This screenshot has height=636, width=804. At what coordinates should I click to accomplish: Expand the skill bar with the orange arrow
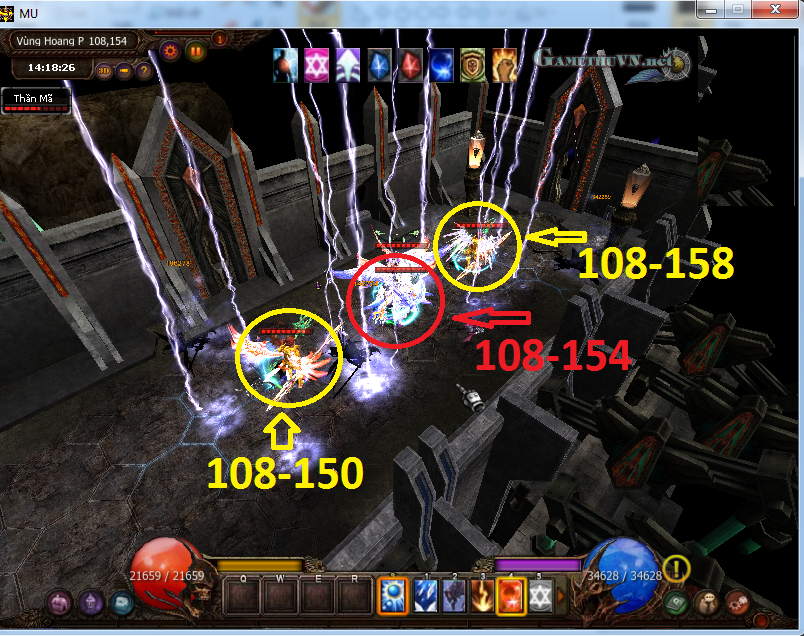tap(562, 596)
